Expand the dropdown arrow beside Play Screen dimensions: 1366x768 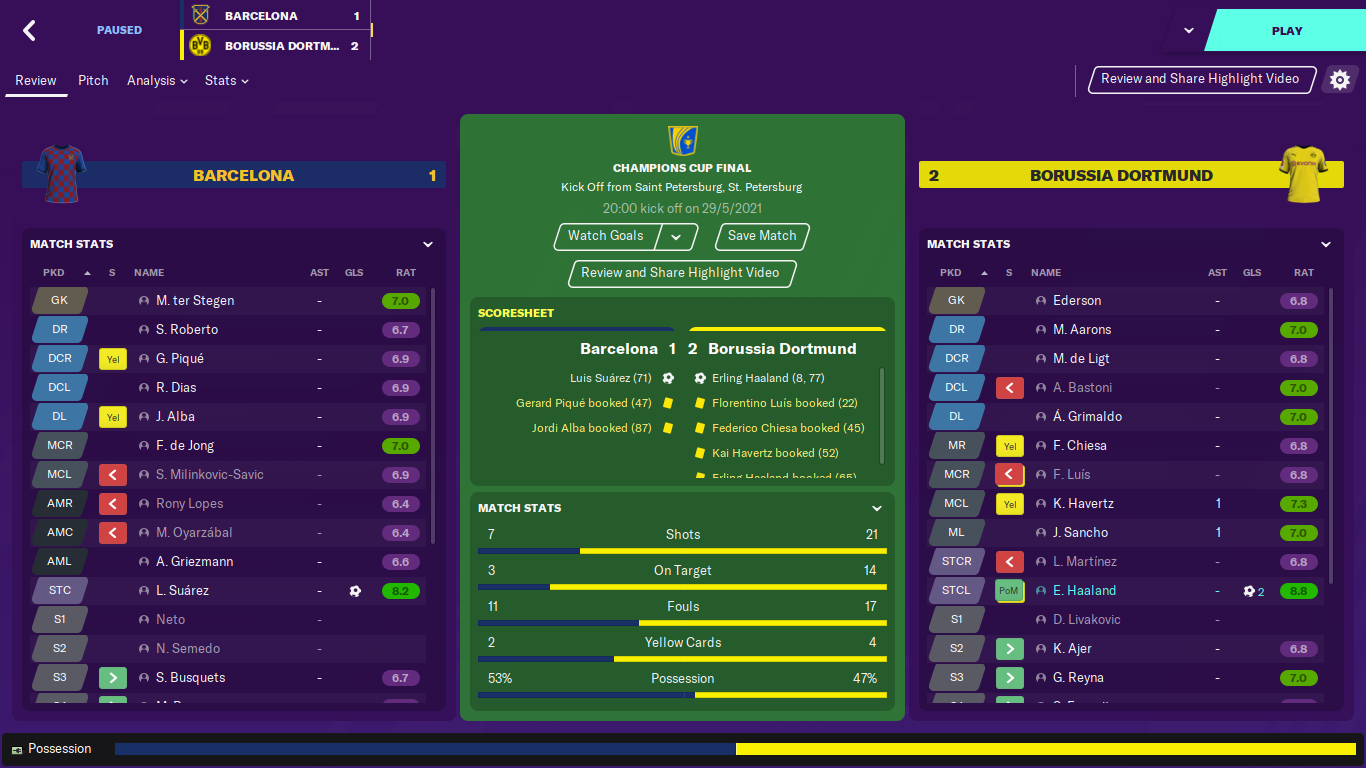point(1188,31)
